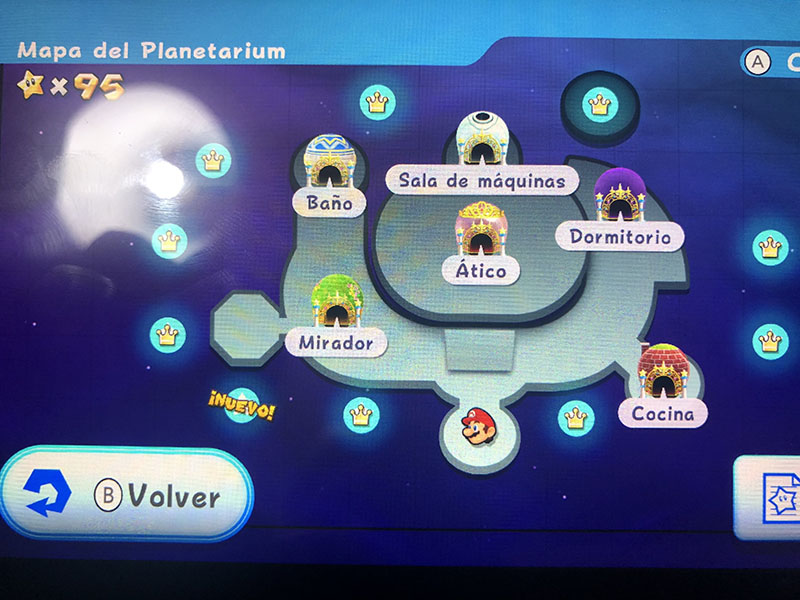Select the Baño dome on the map

[x=326, y=162]
